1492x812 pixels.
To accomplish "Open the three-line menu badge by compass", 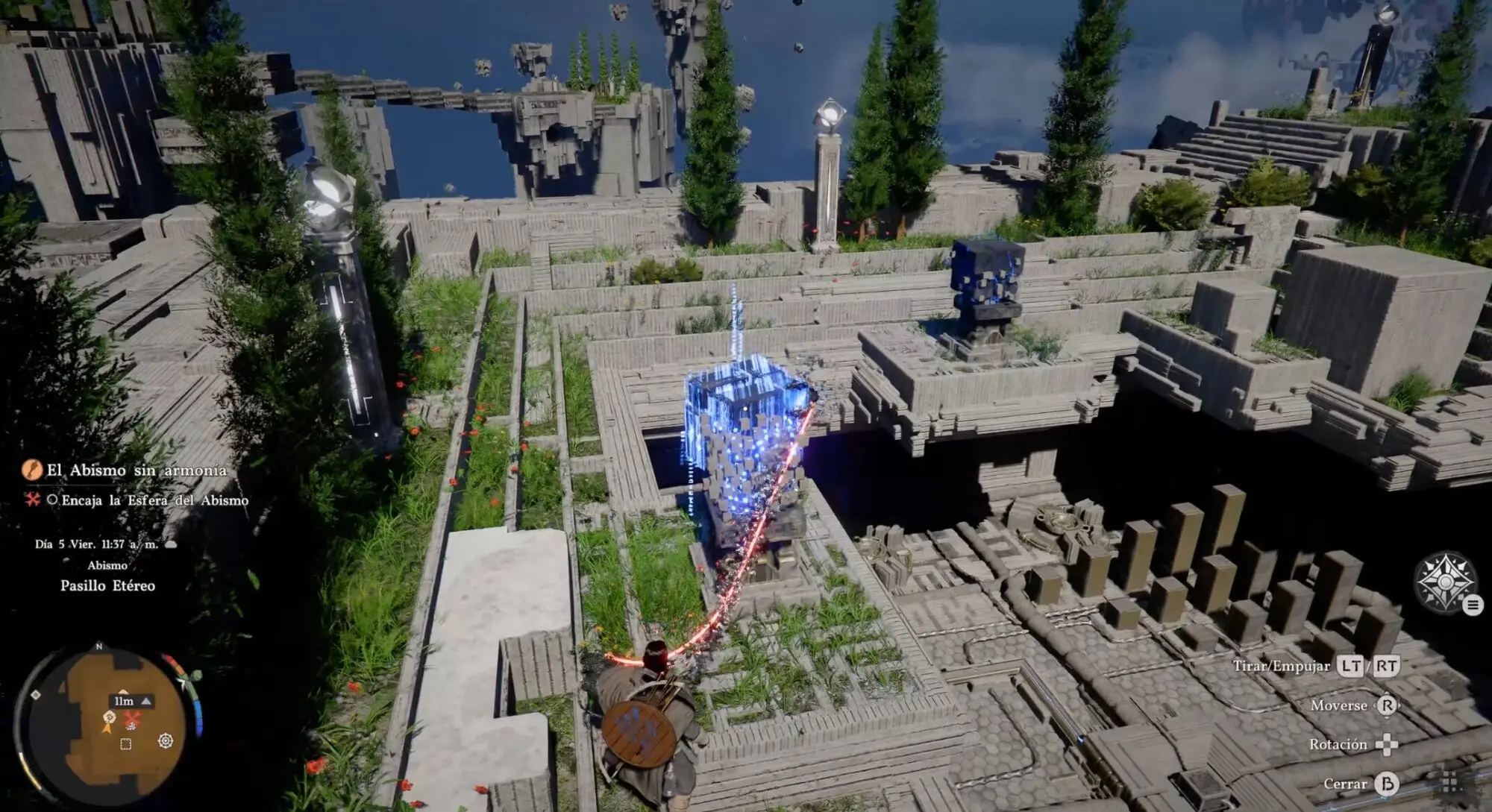I will 1473,605.
